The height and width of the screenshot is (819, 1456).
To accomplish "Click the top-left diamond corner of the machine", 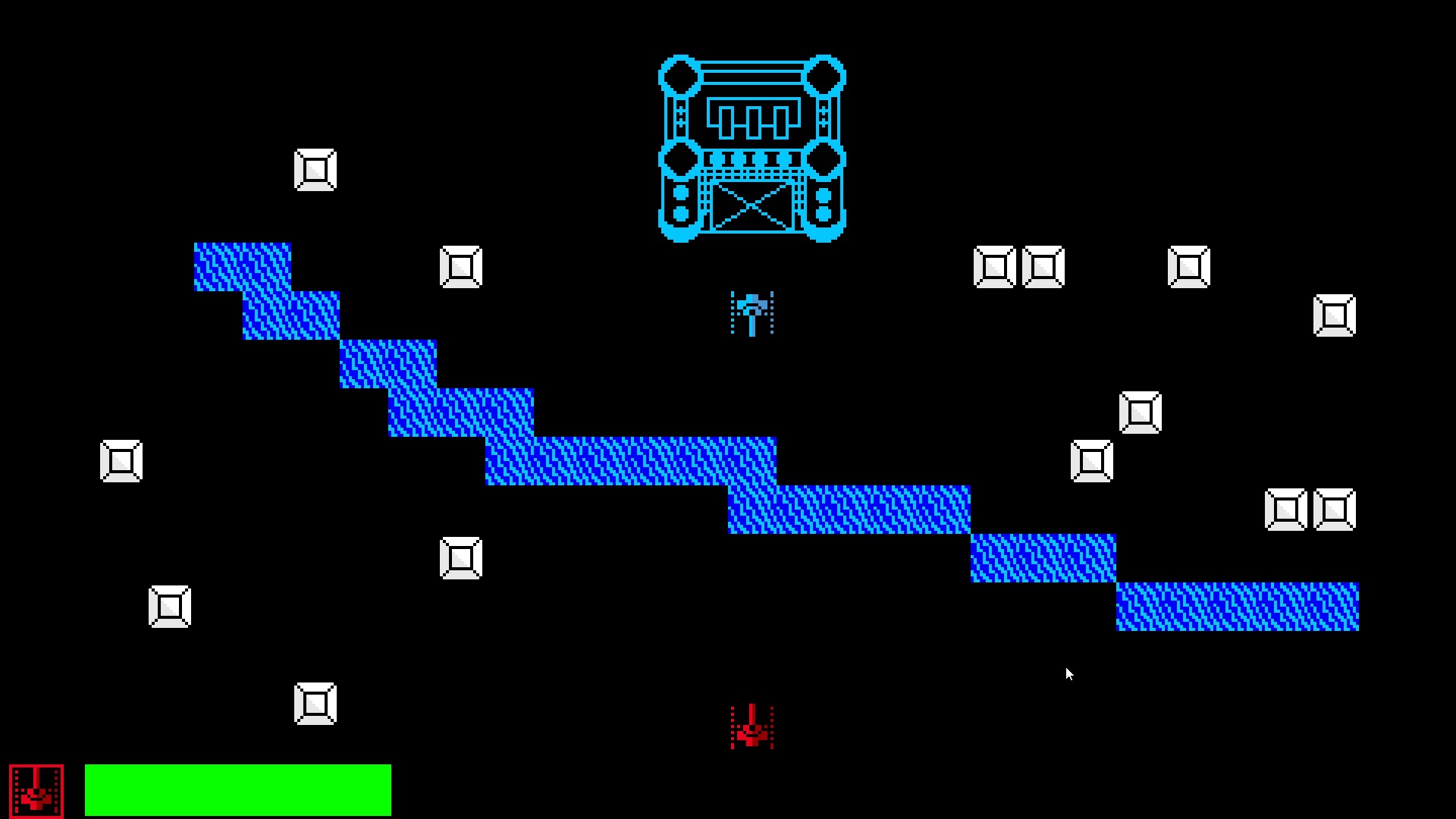I will tap(679, 74).
